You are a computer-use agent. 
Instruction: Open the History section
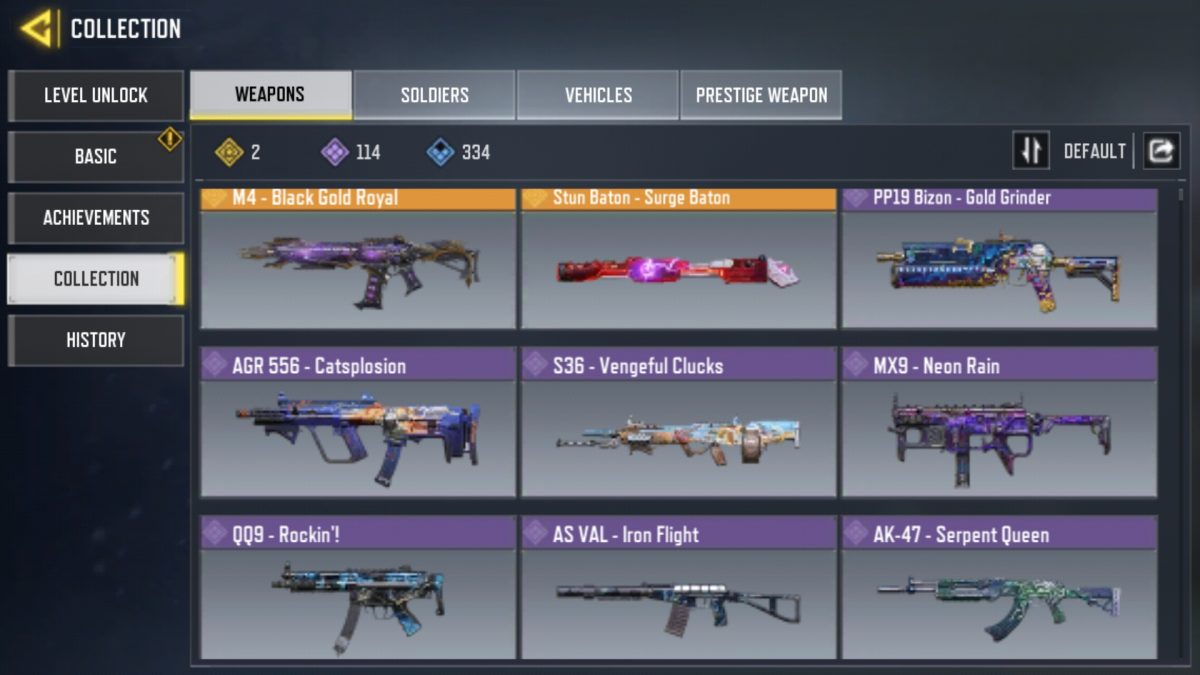pyautogui.click(x=96, y=340)
